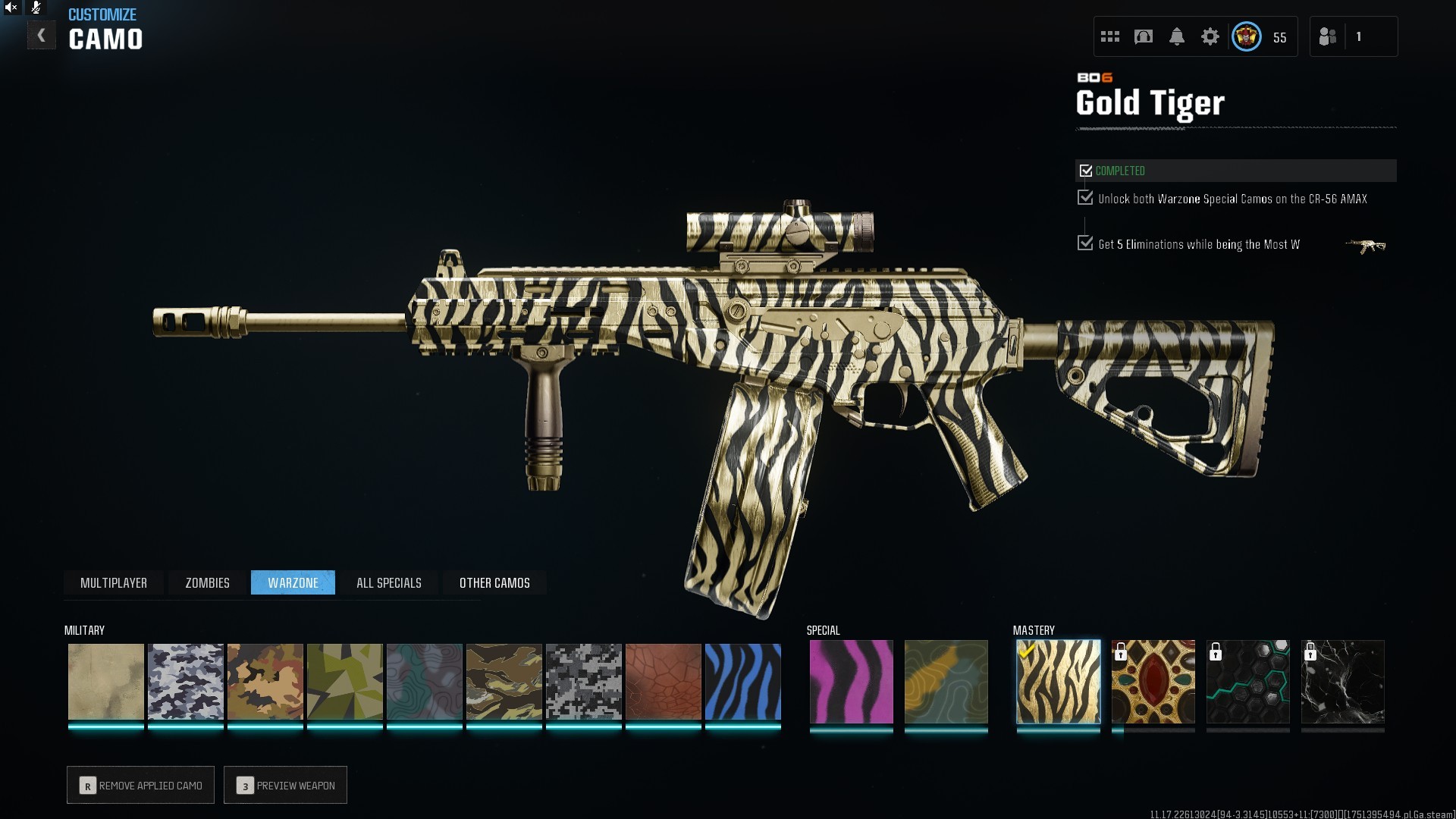Click Remove Applied Camo button
1456x819 pixels.
140,785
